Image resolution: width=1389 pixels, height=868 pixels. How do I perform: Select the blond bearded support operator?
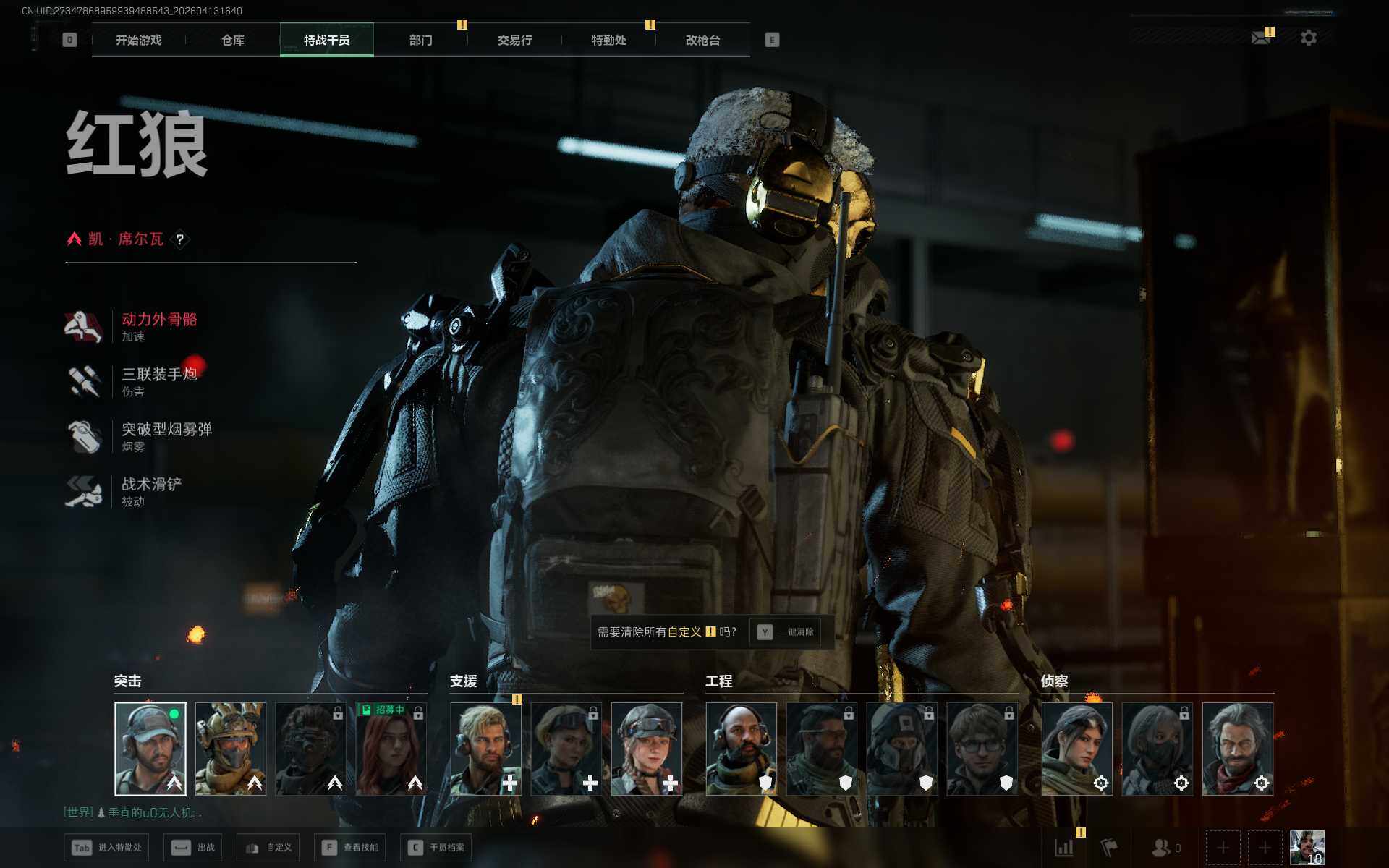(x=486, y=749)
